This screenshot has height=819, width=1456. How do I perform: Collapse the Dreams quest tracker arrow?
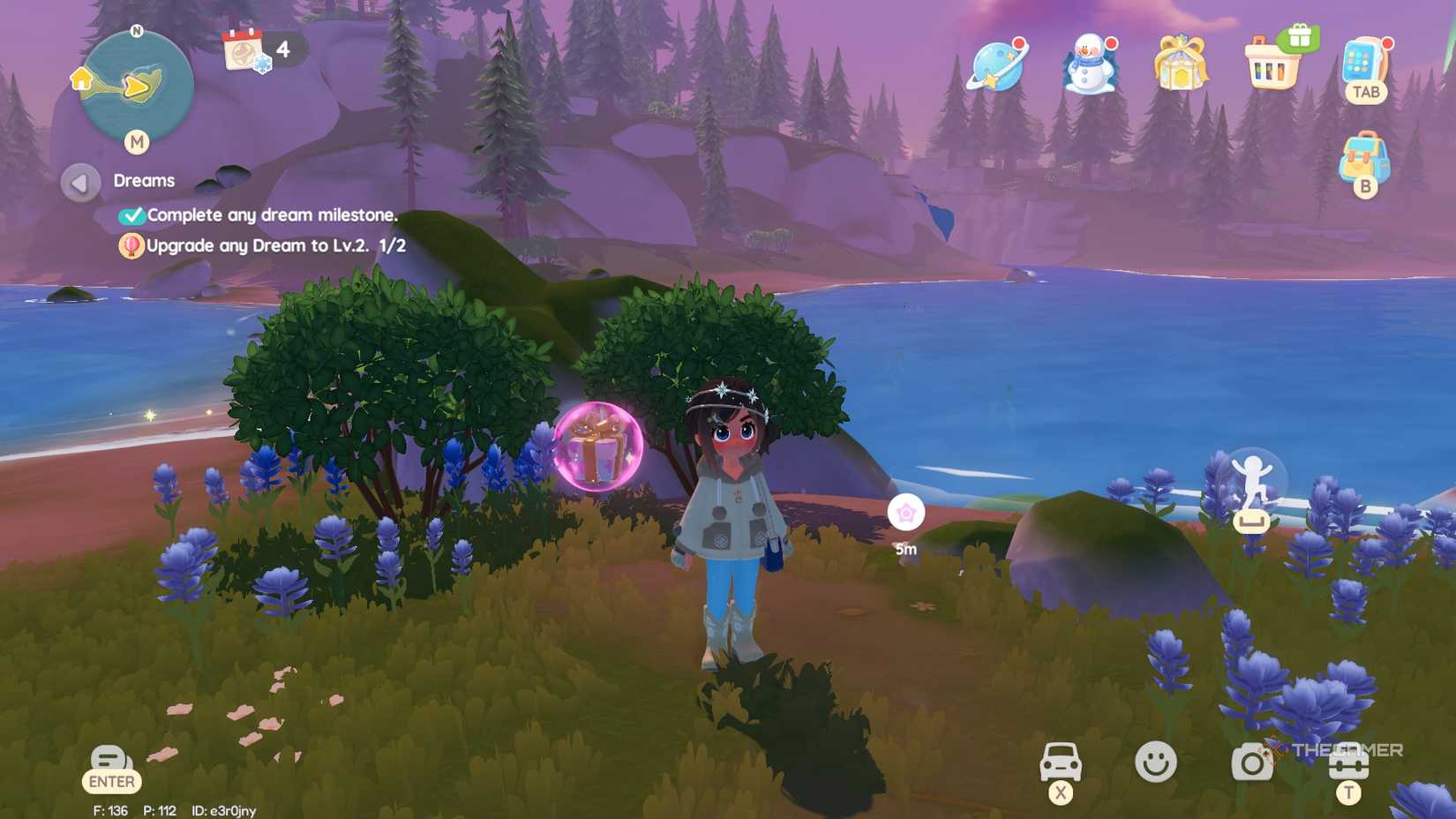coord(79,181)
